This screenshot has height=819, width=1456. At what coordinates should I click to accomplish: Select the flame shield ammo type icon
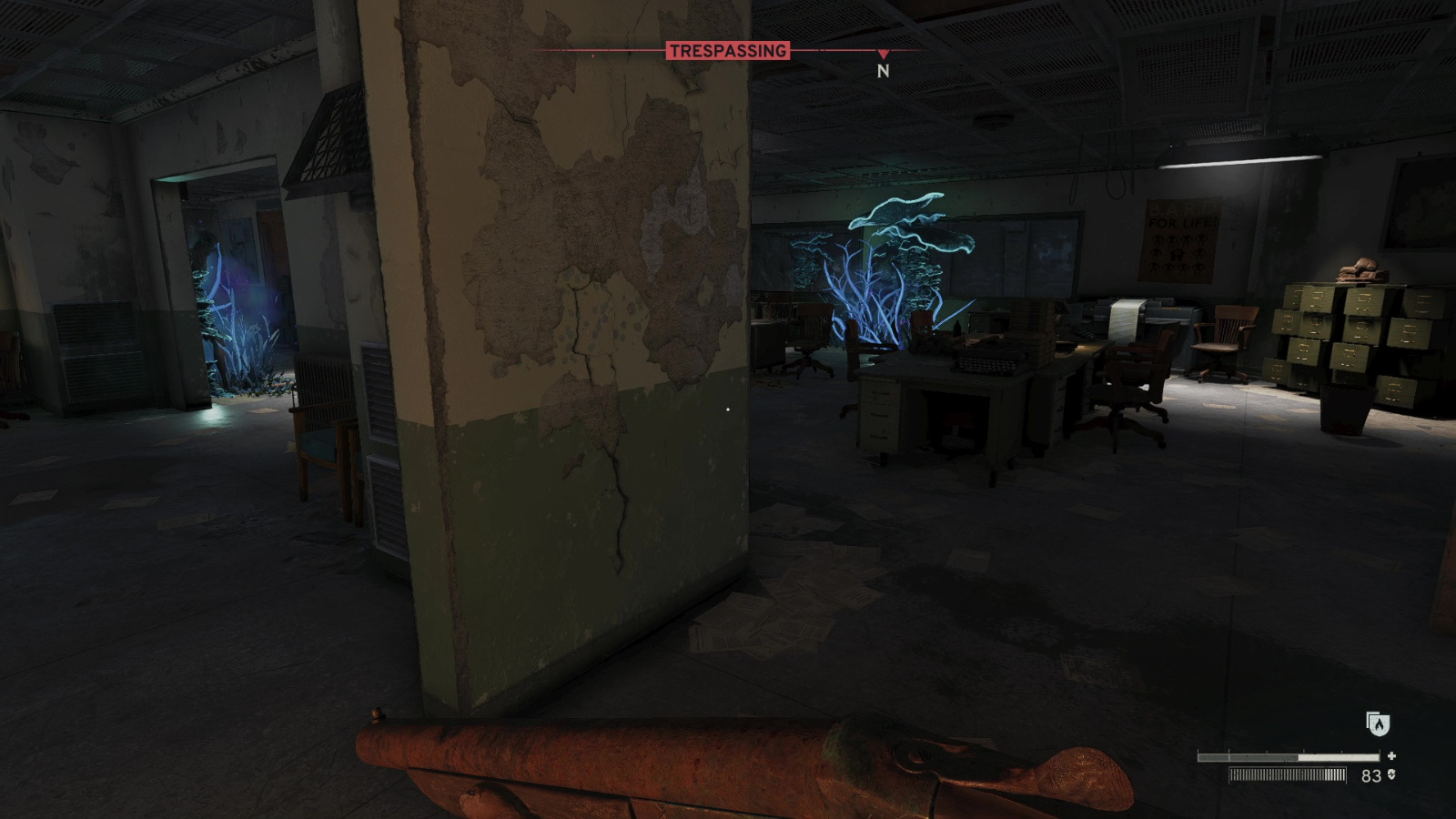(1378, 724)
